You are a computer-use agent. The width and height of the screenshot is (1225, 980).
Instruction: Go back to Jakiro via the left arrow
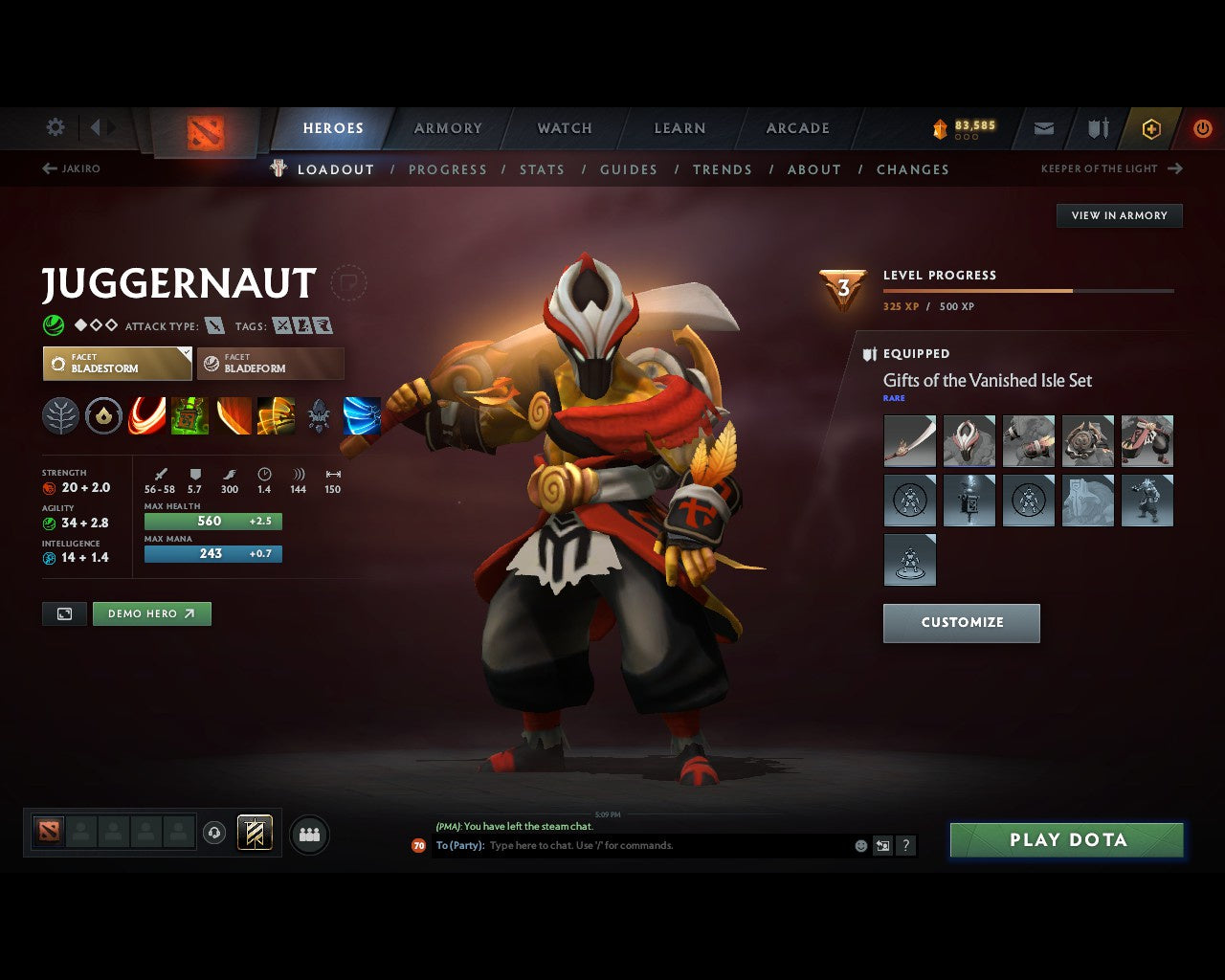48,167
